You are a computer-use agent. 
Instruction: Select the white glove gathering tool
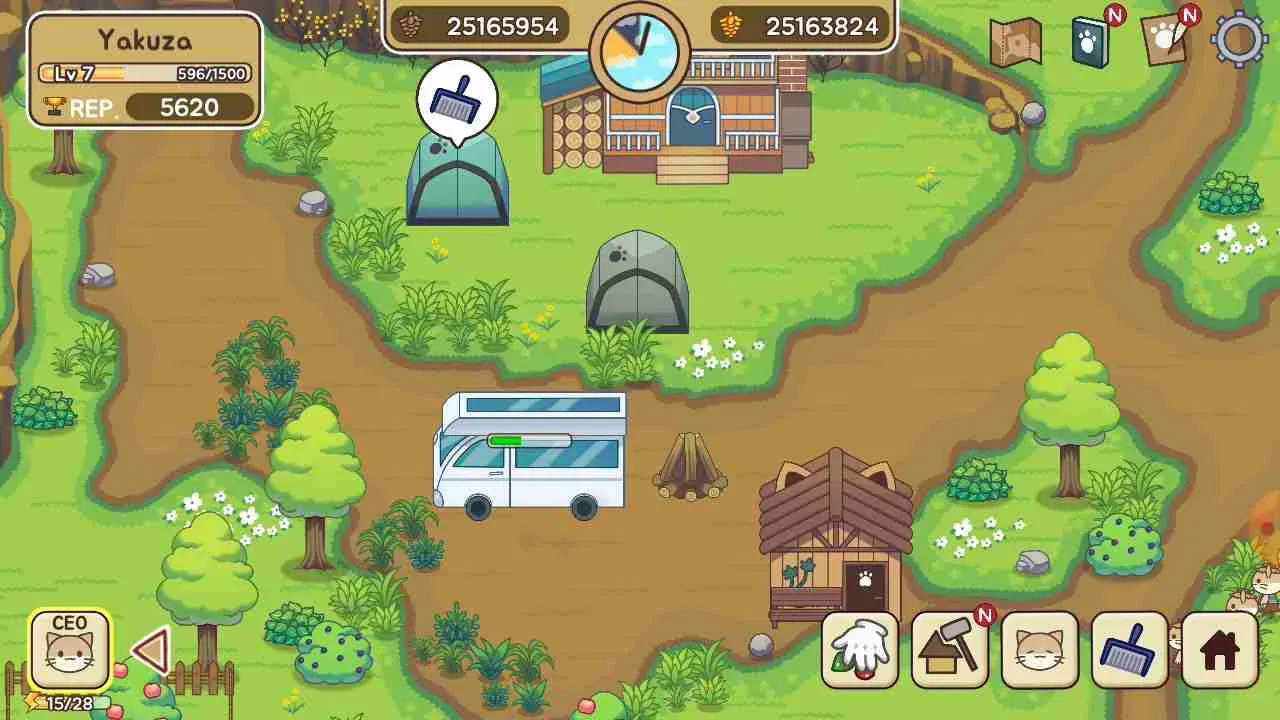click(858, 650)
